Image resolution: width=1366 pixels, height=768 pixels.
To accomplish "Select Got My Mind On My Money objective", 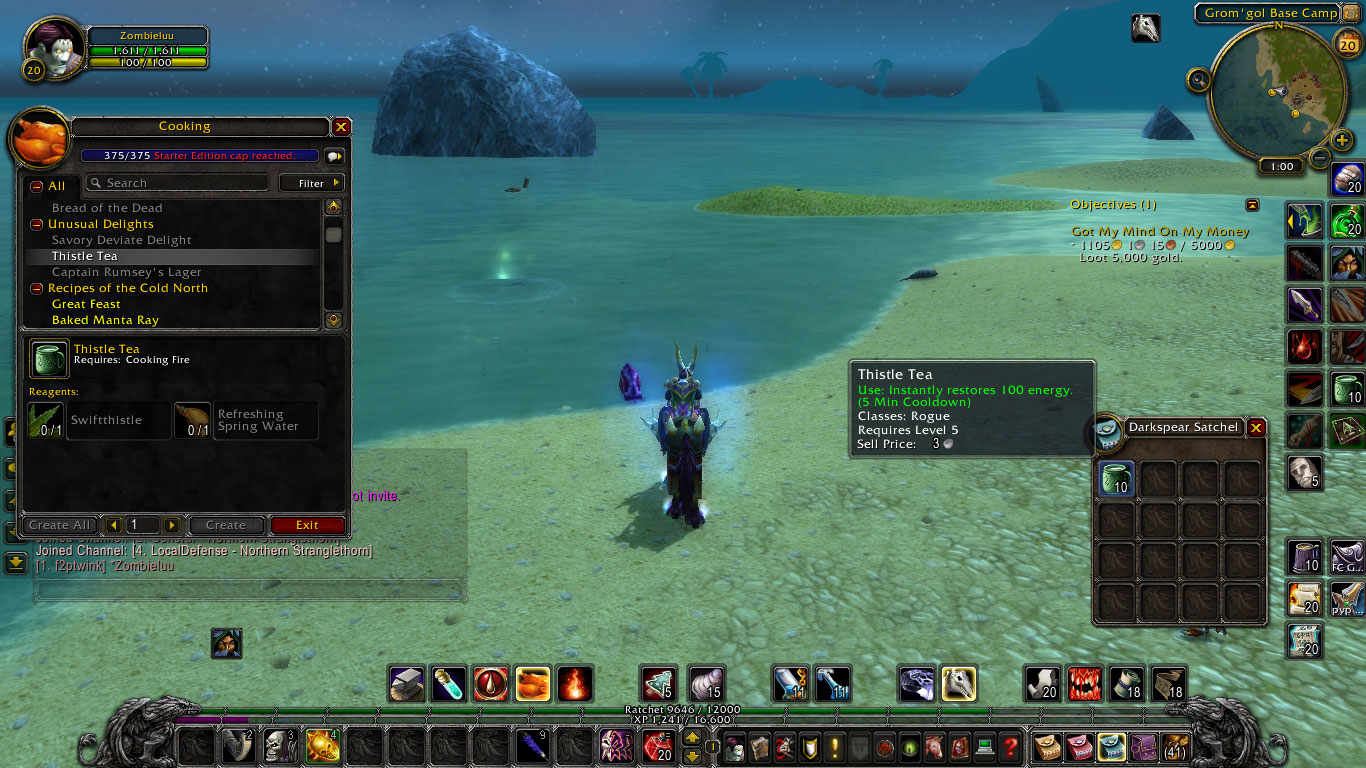I will coord(1160,232).
